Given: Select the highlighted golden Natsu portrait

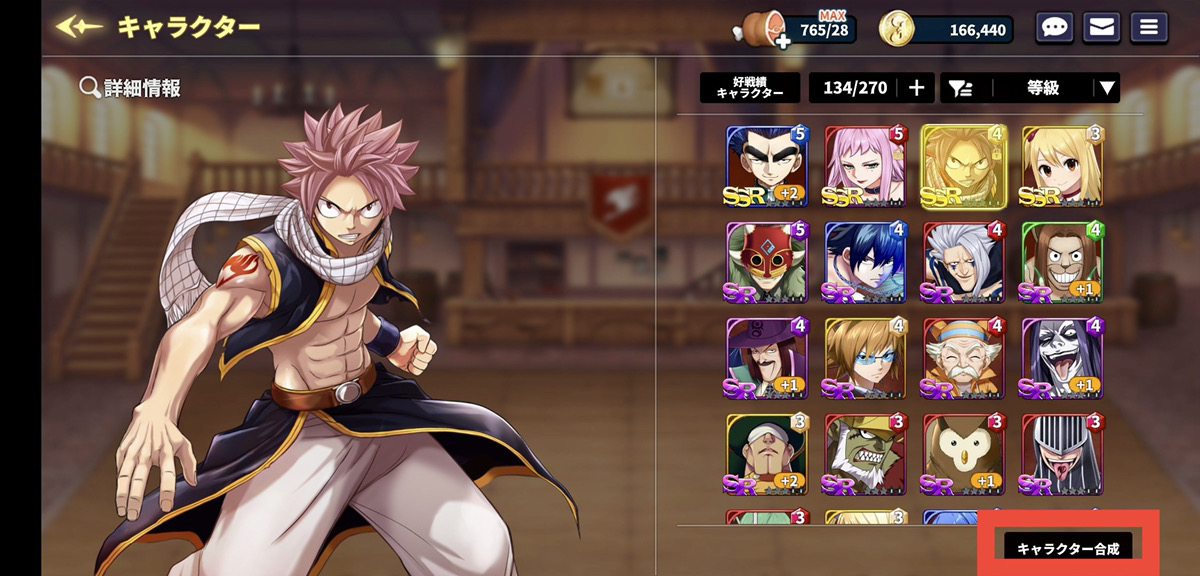Looking at the screenshot, I should tap(964, 167).
